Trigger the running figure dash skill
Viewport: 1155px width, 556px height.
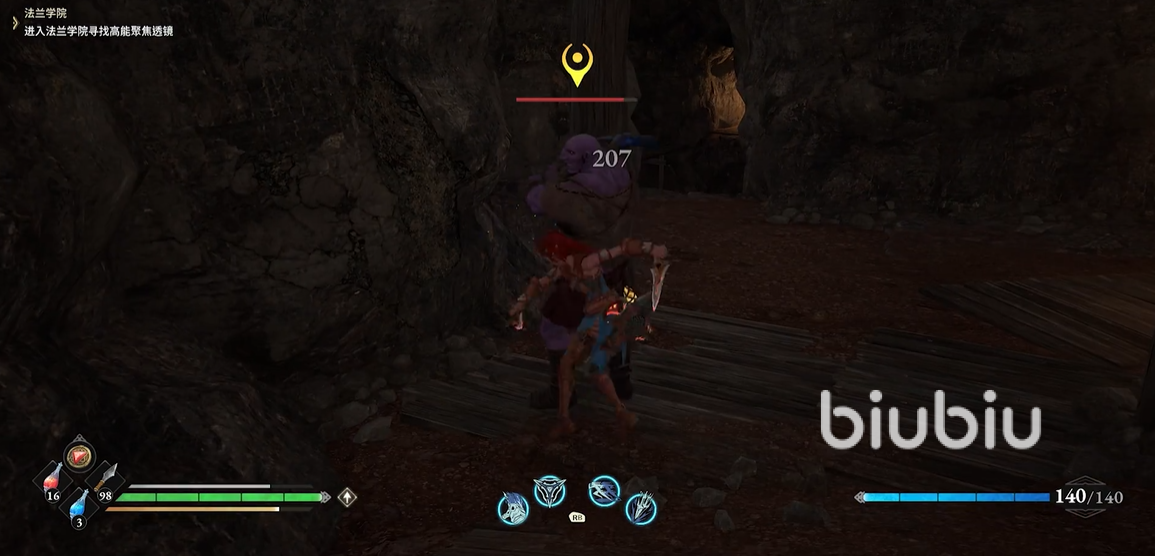[x=604, y=490]
